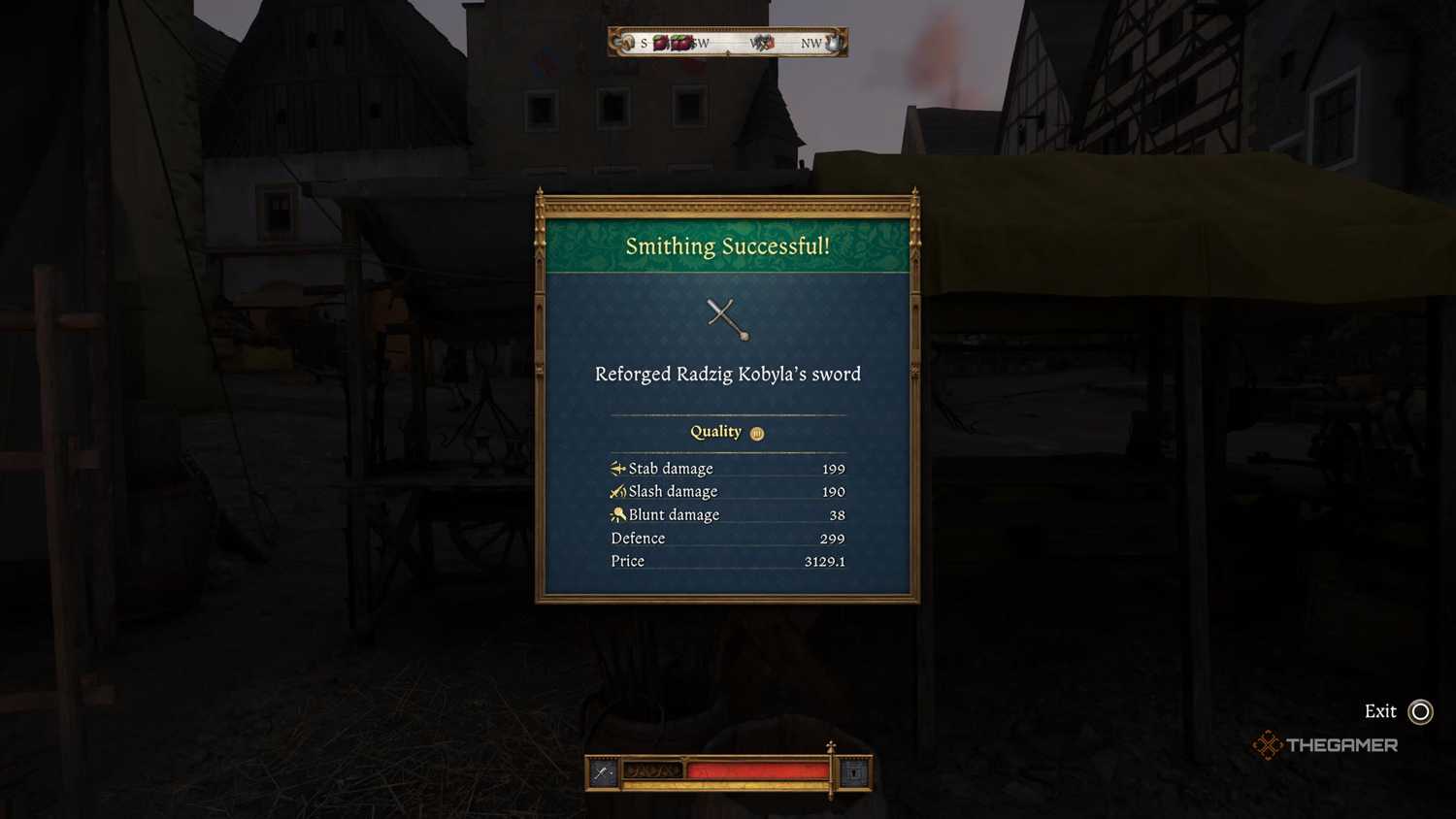Click the Quality level badge next to Quality
1456x819 pixels.
pyautogui.click(x=755, y=433)
